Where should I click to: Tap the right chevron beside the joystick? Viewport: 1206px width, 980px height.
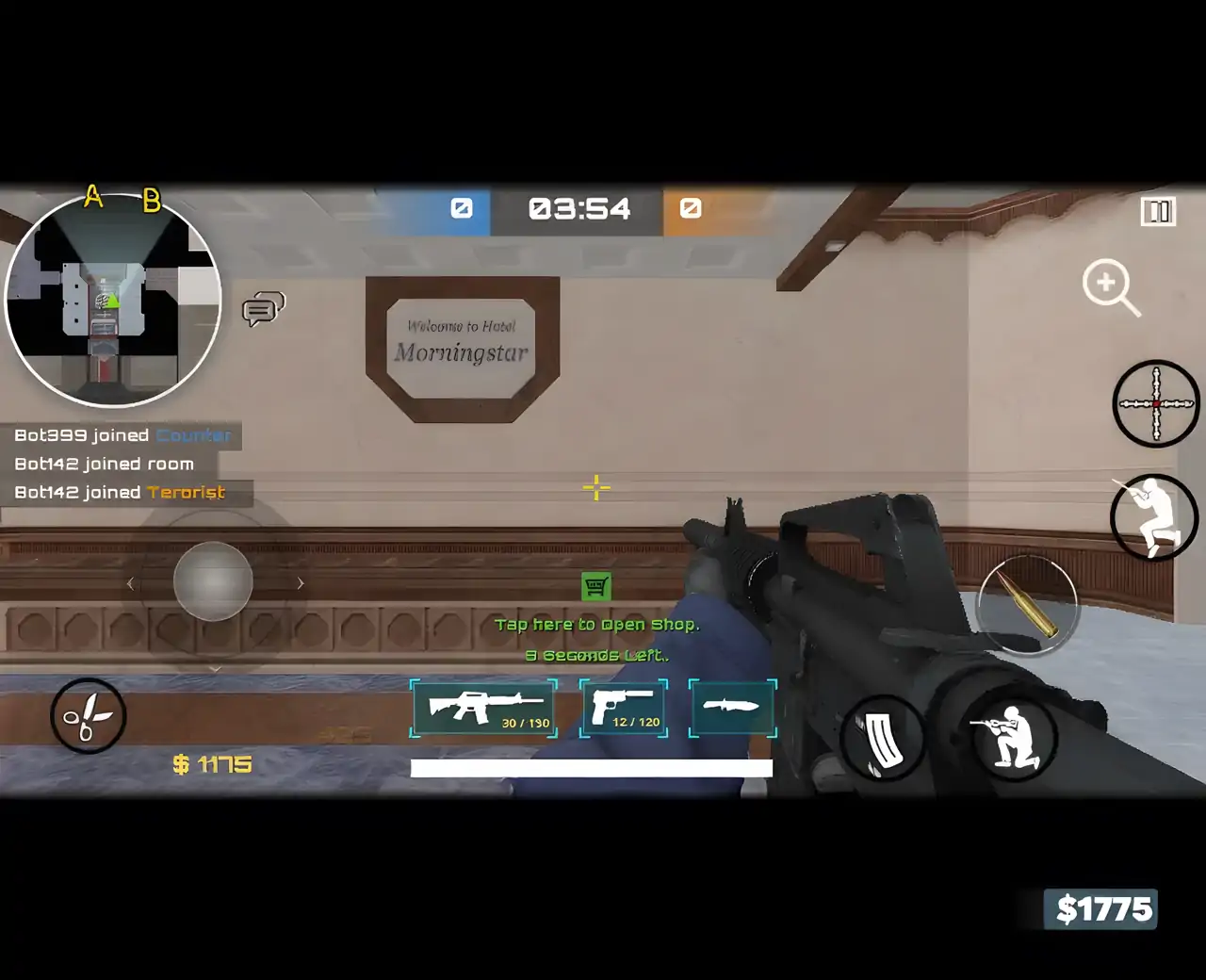[300, 583]
